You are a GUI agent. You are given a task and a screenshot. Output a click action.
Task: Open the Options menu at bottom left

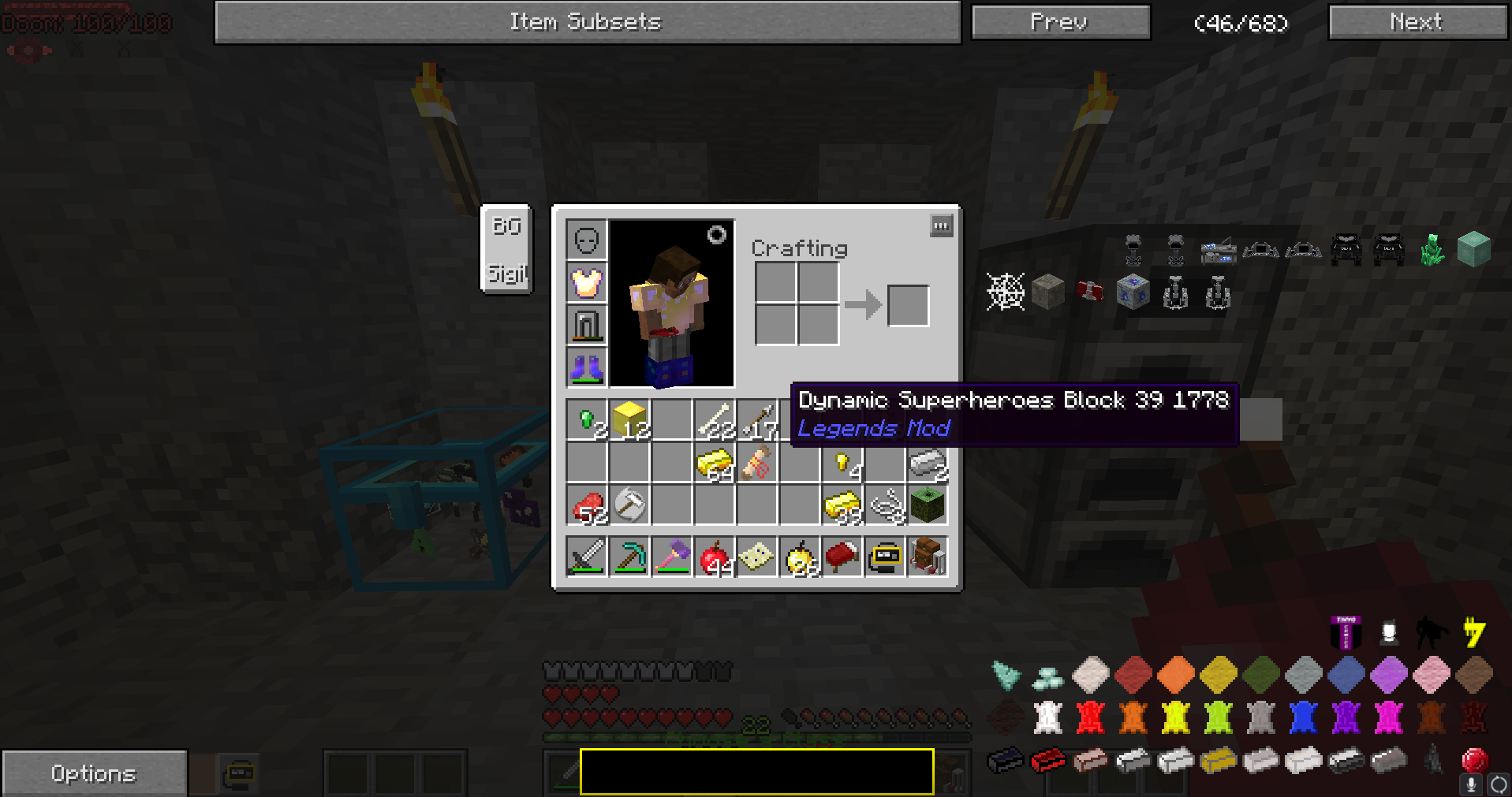coord(93,773)
